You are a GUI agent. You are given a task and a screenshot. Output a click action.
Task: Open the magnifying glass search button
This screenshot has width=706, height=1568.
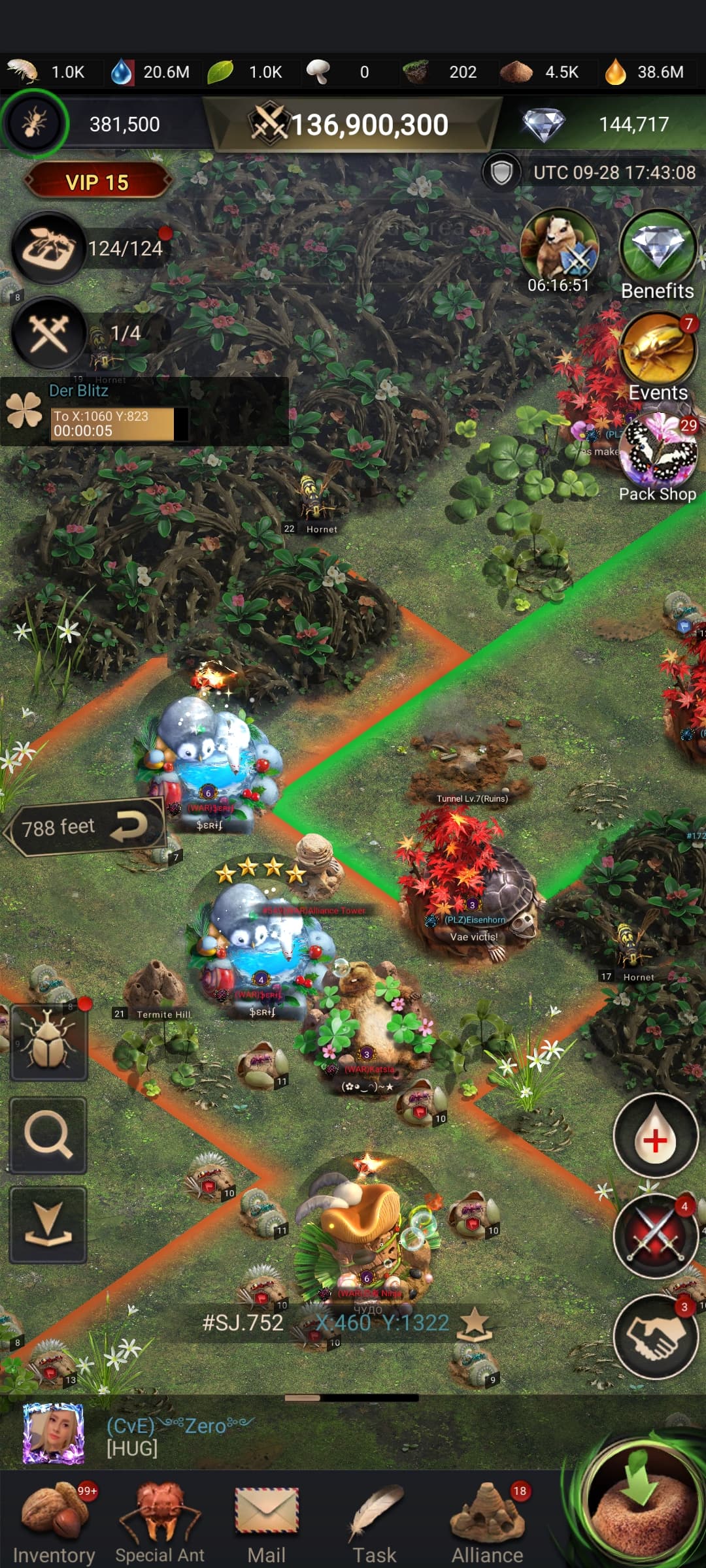pos(48,1135)
